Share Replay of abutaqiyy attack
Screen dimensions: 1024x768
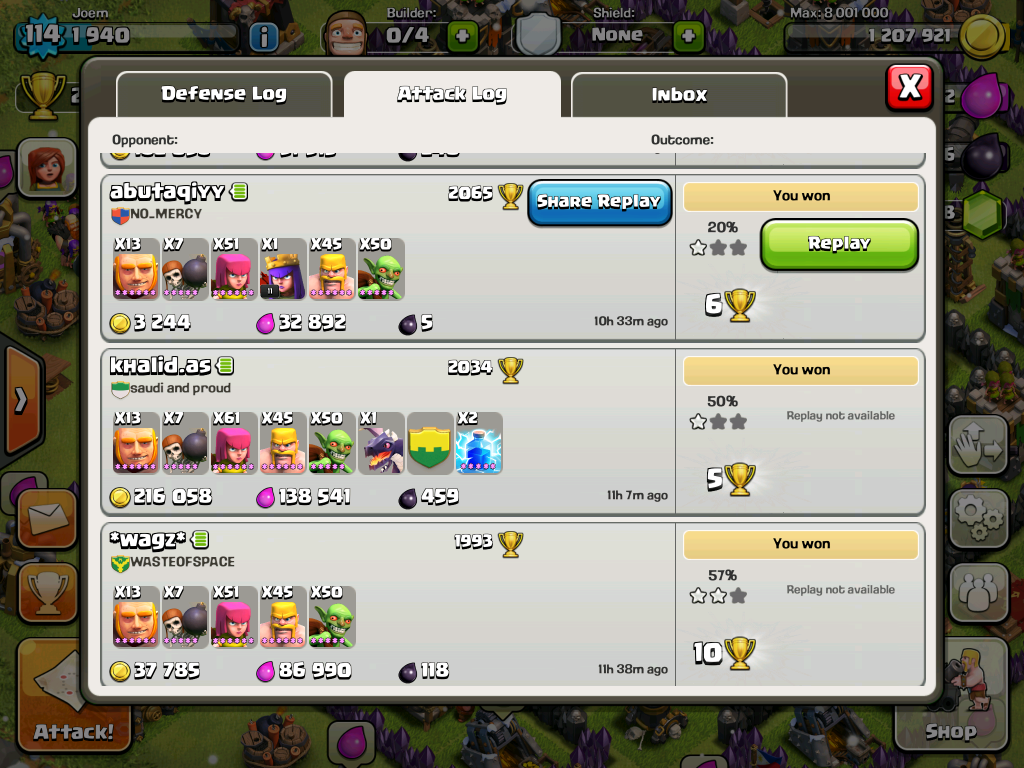(x=599, y=202)
